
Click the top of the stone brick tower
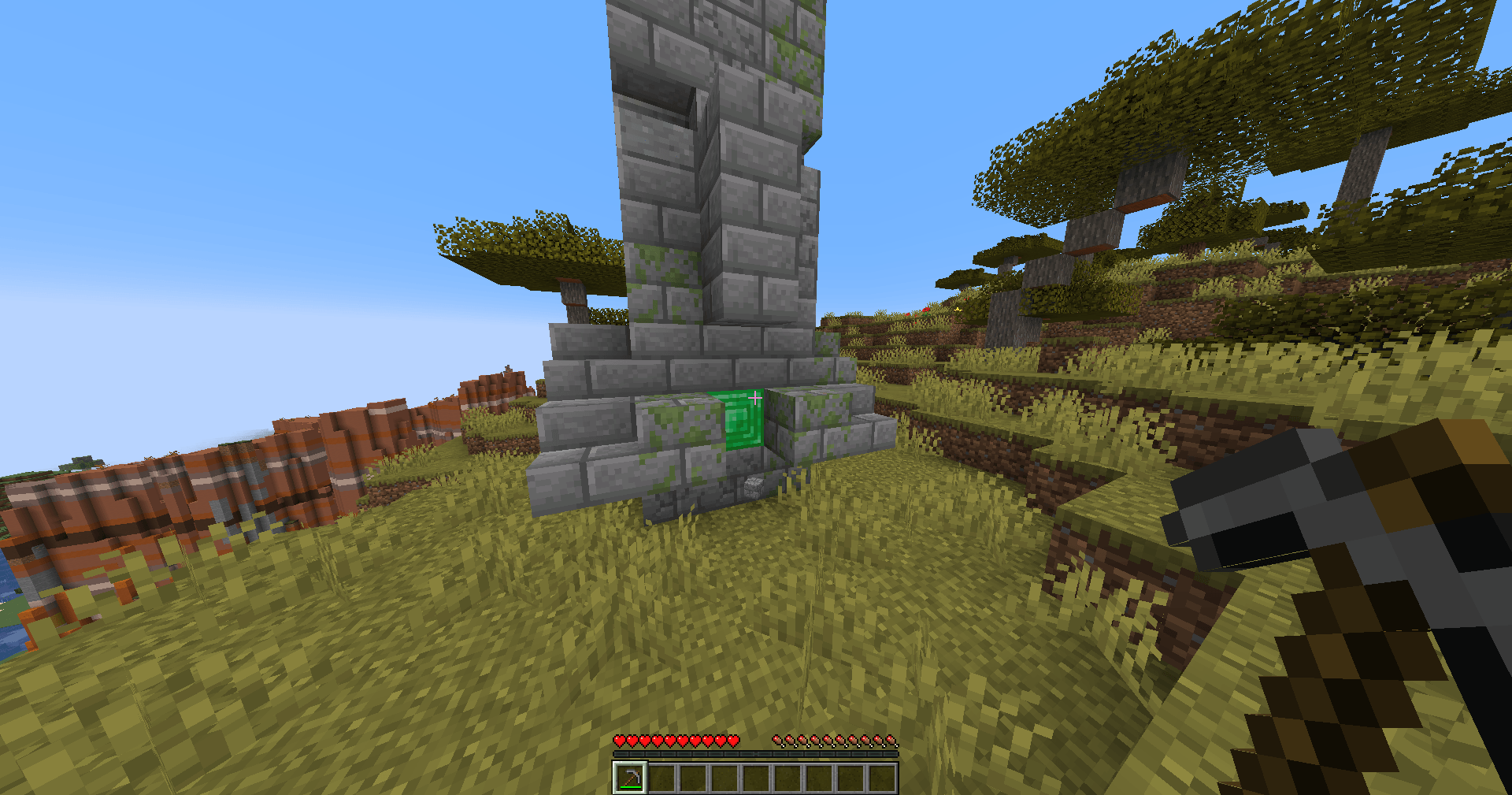click(x=709, y=8)
